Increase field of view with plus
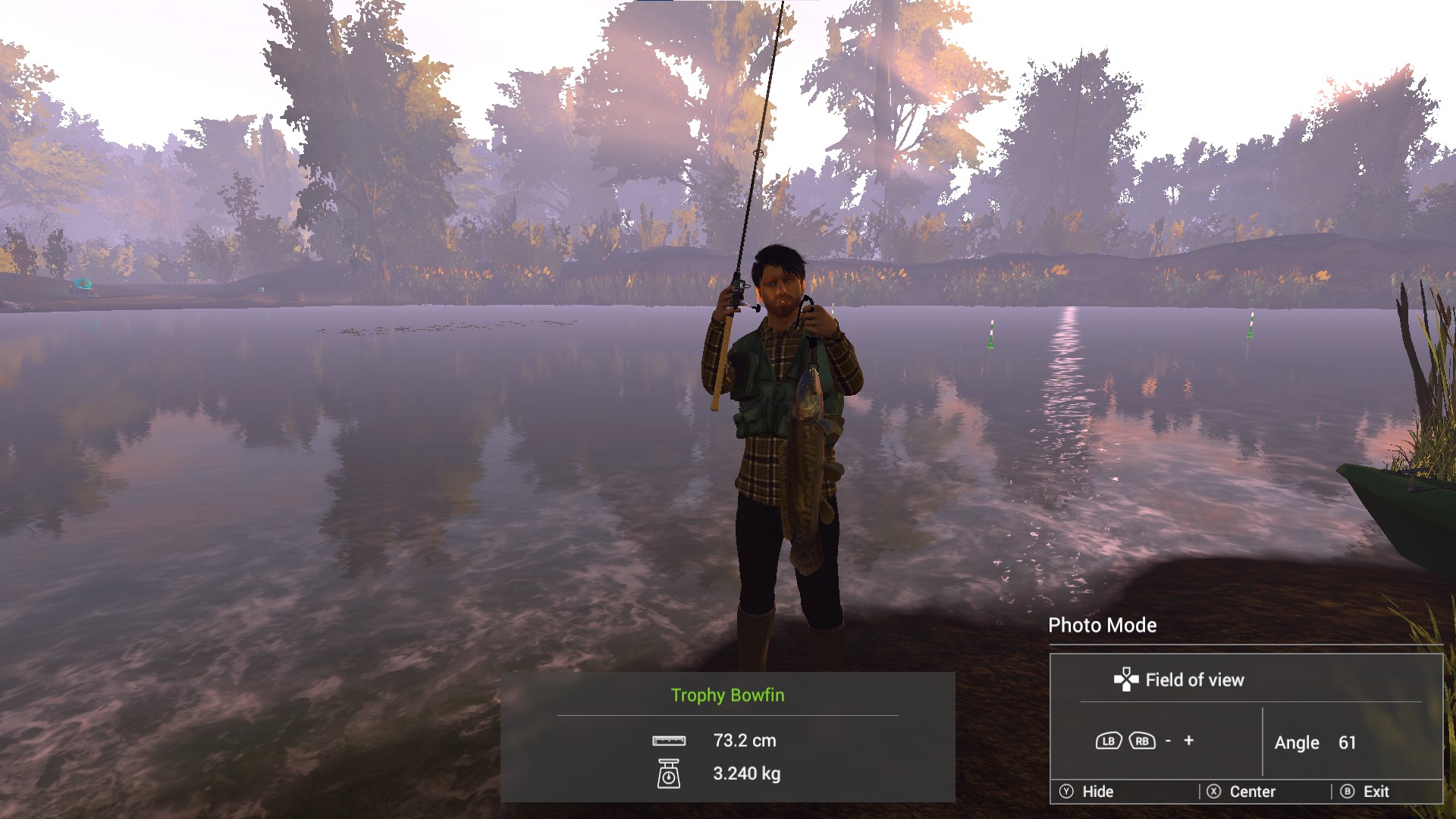 (x=1188, y=740)
